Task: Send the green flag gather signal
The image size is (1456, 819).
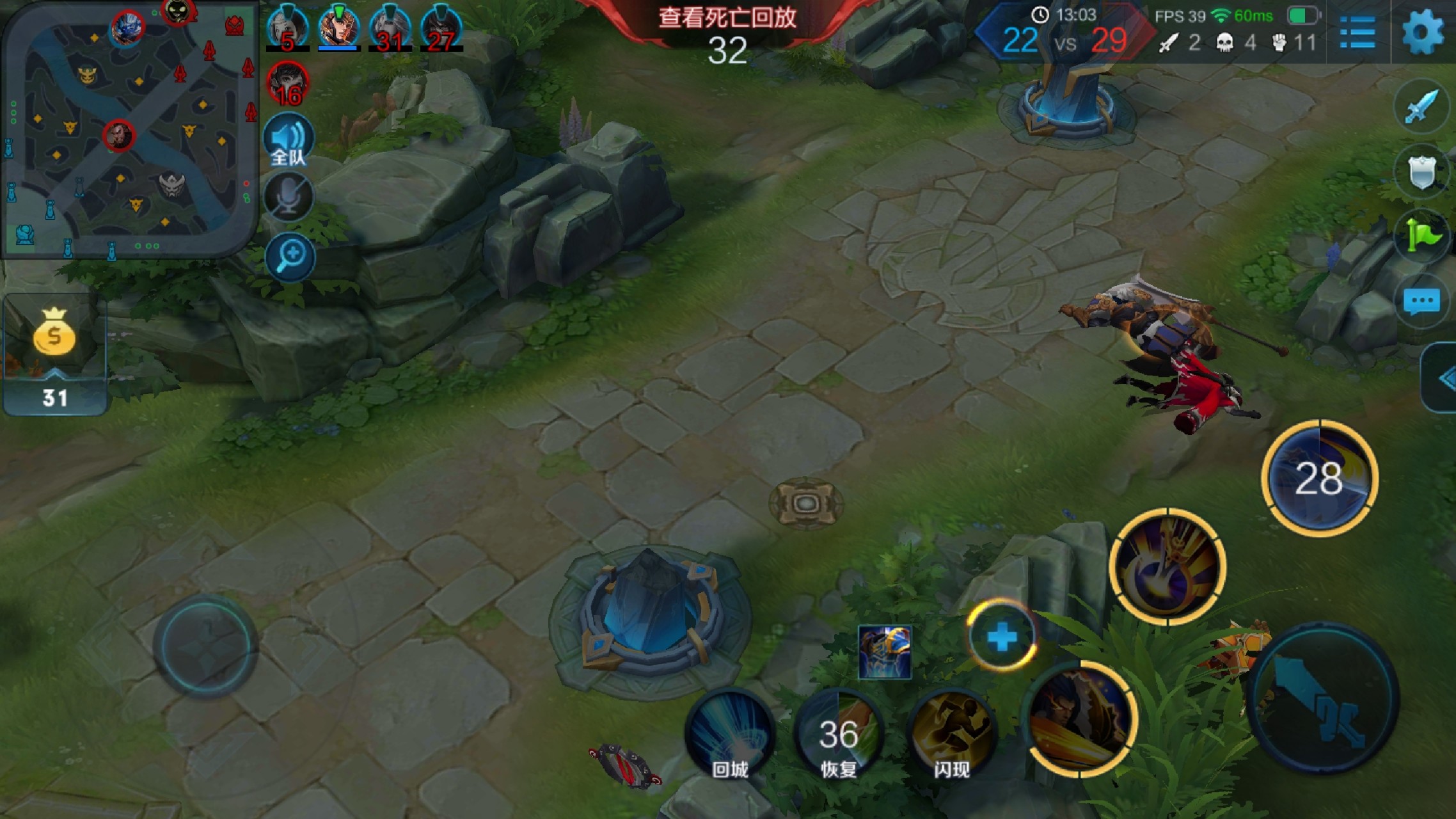Action: point(1421,236)
